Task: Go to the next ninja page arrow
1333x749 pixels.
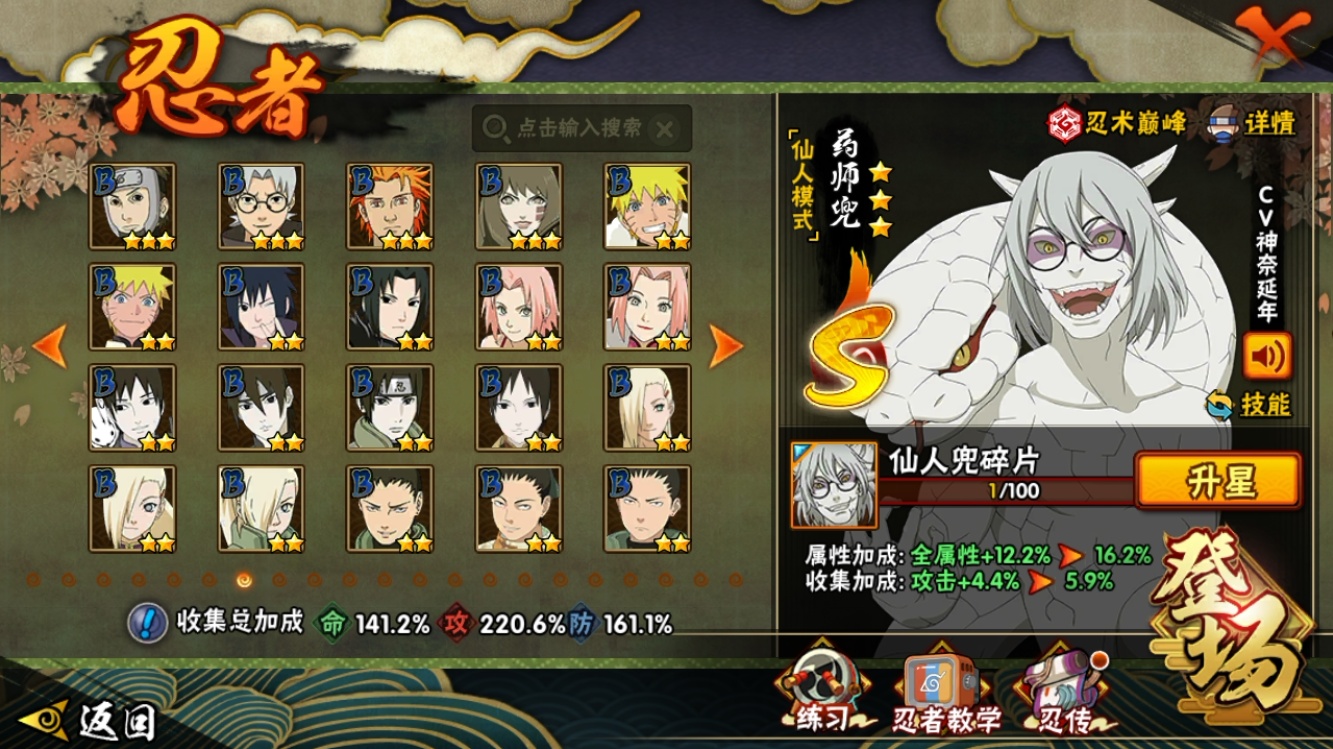Action: pyautogui.click(x=726, y=346)
